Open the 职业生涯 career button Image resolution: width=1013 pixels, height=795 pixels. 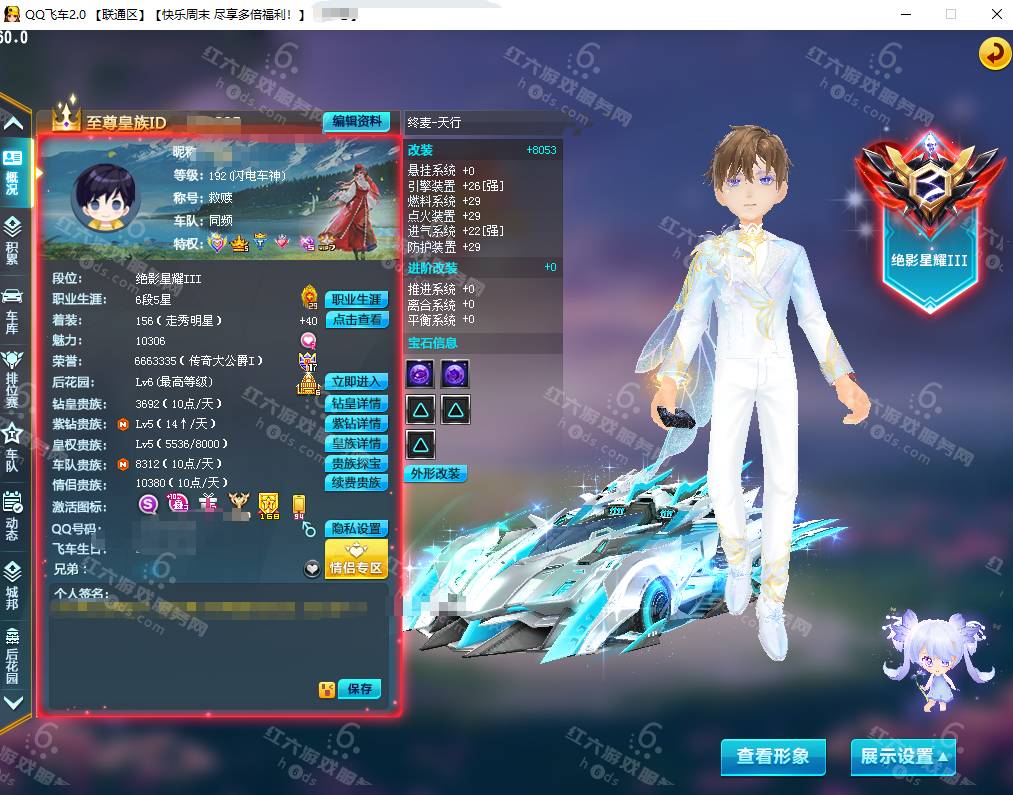tap(357, 299)
